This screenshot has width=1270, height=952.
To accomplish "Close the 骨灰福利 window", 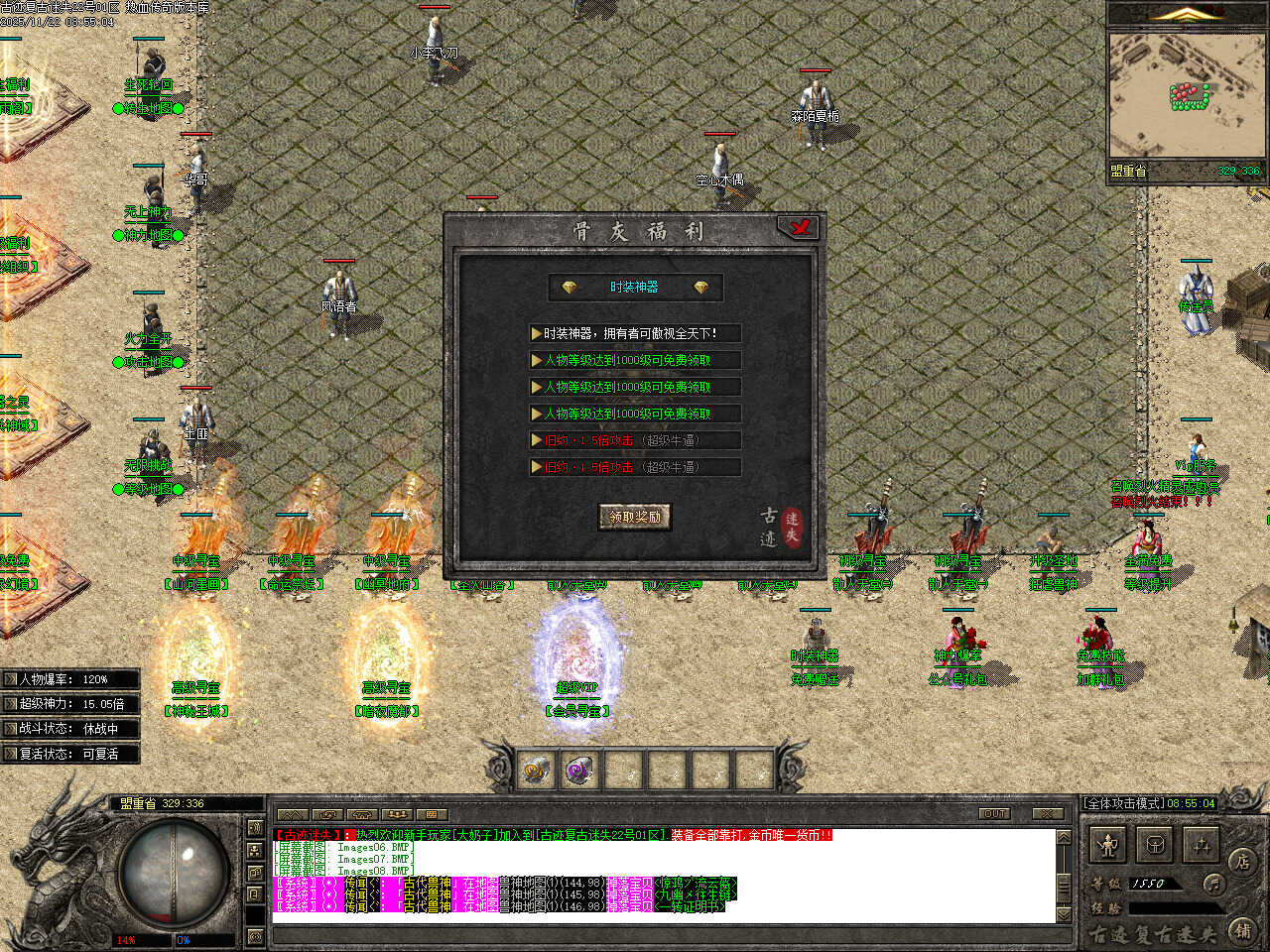I will point(799,228).
